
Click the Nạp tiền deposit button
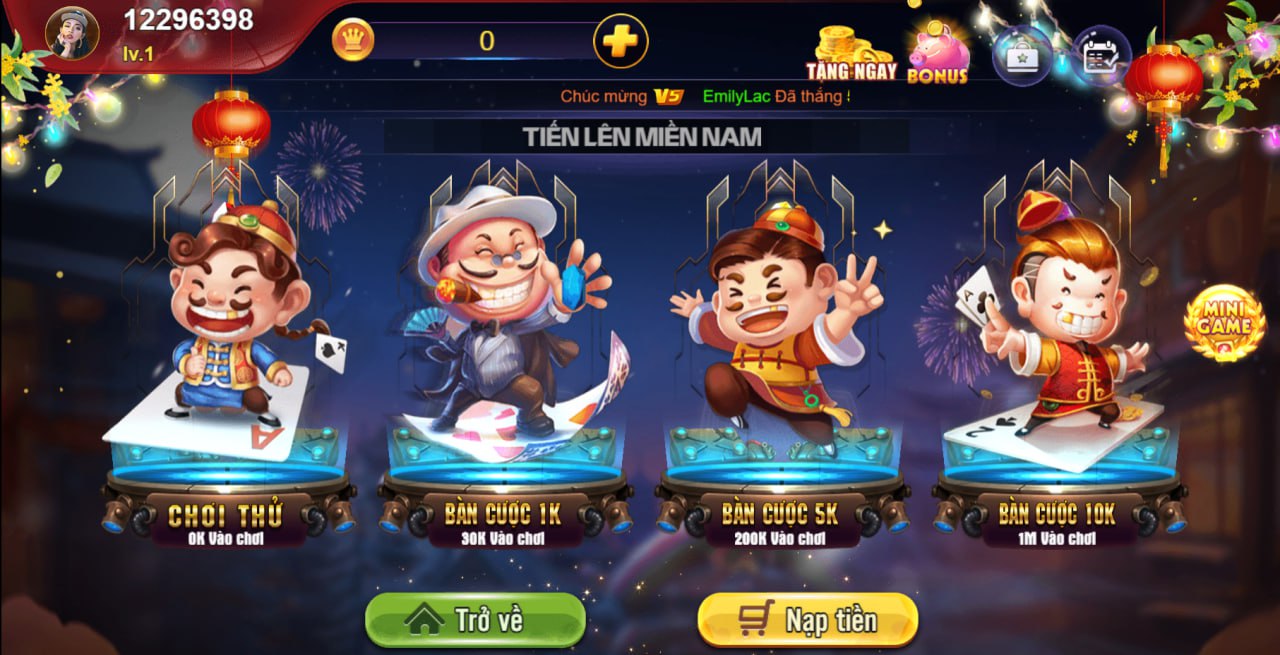807,620
